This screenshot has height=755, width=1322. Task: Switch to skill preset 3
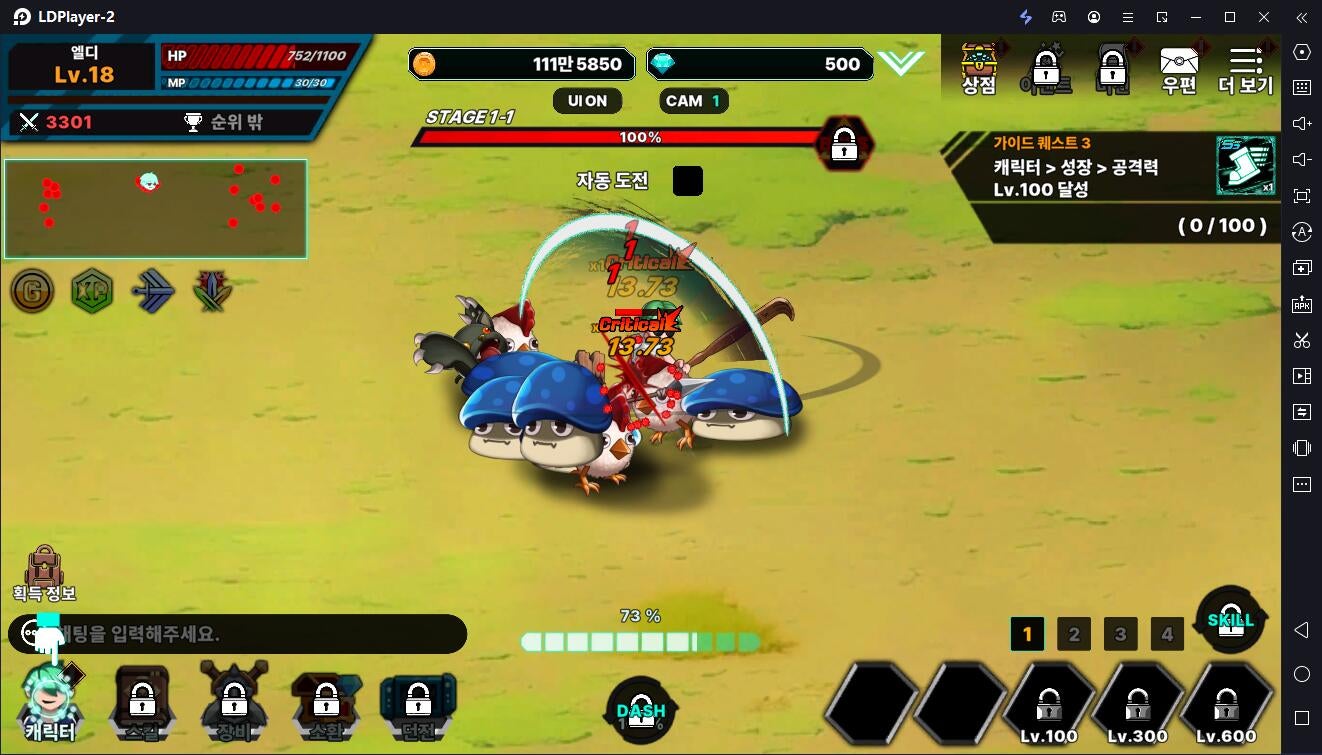coord(1120,634)
